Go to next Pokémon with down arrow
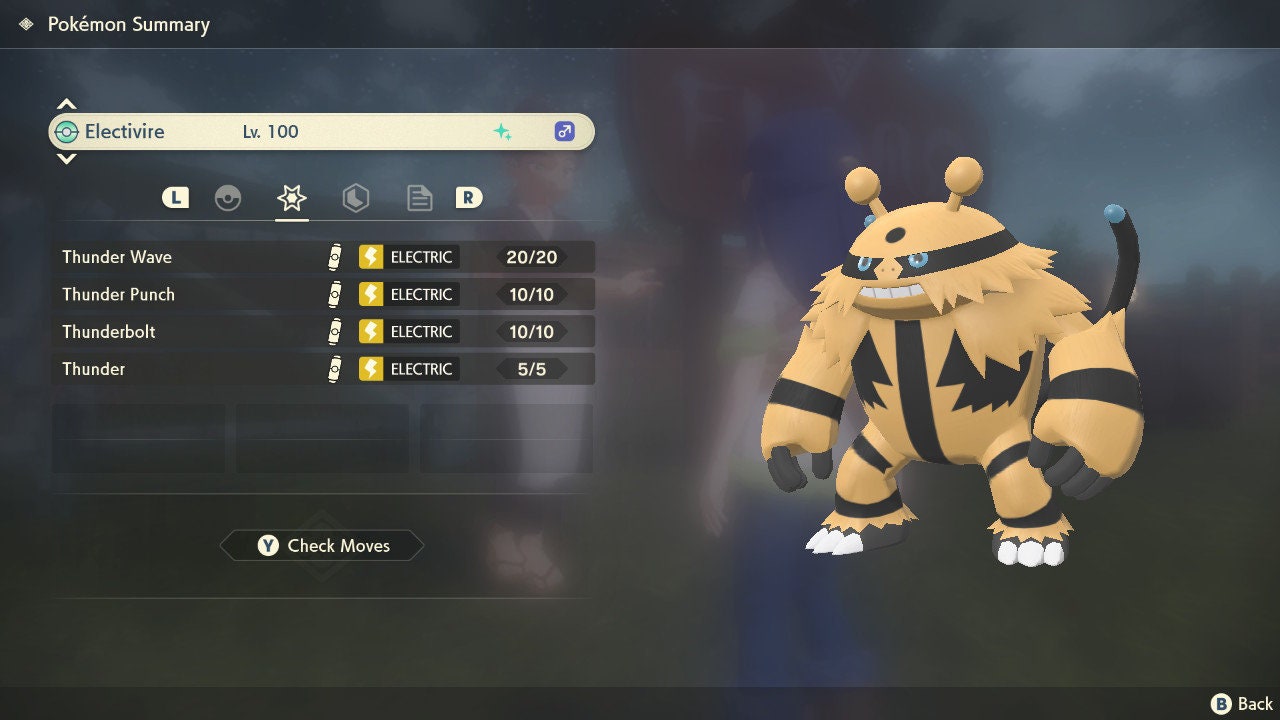 [66, 158]
